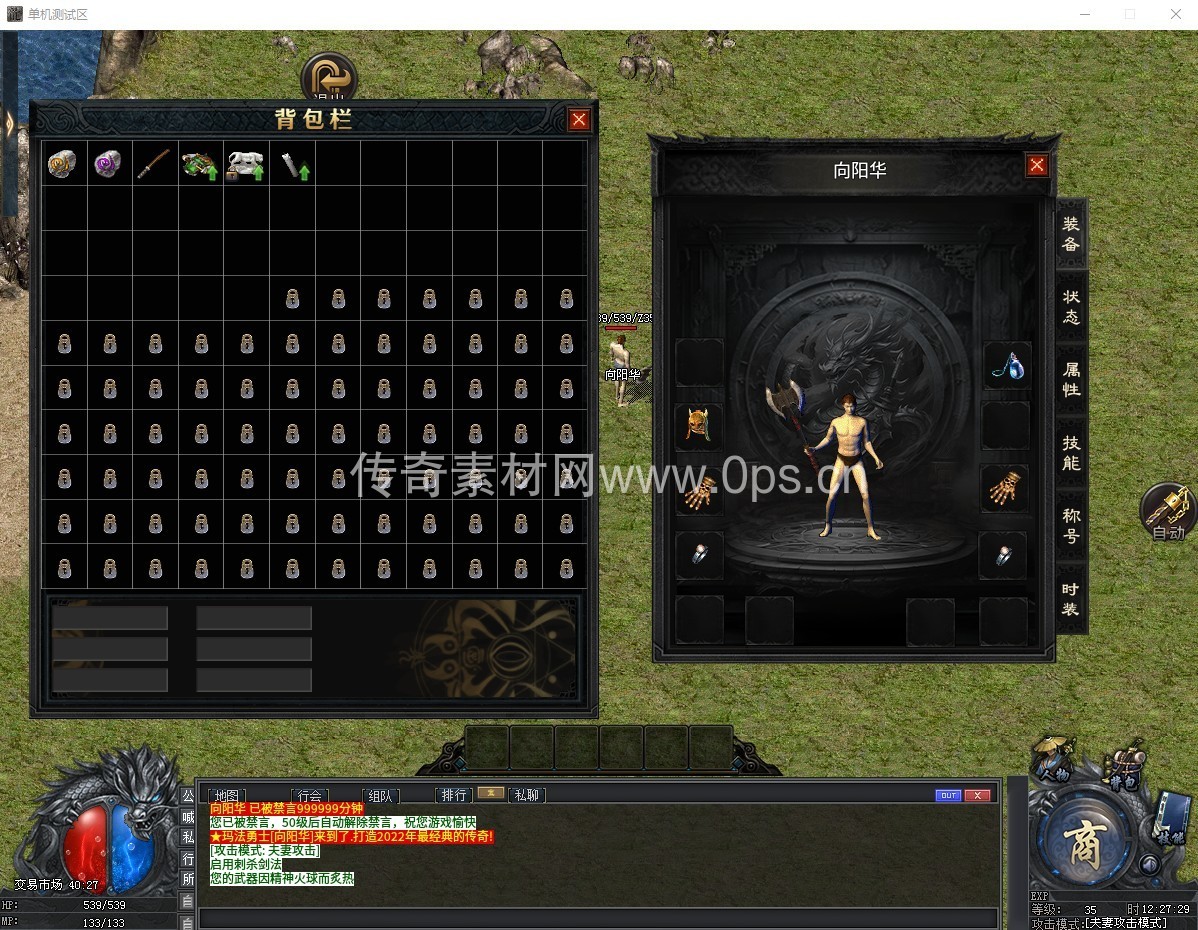The width and height of the screenshot is (1198, 930).
Task: Close the 背包栏 backpack window
Action: (579, 120)
